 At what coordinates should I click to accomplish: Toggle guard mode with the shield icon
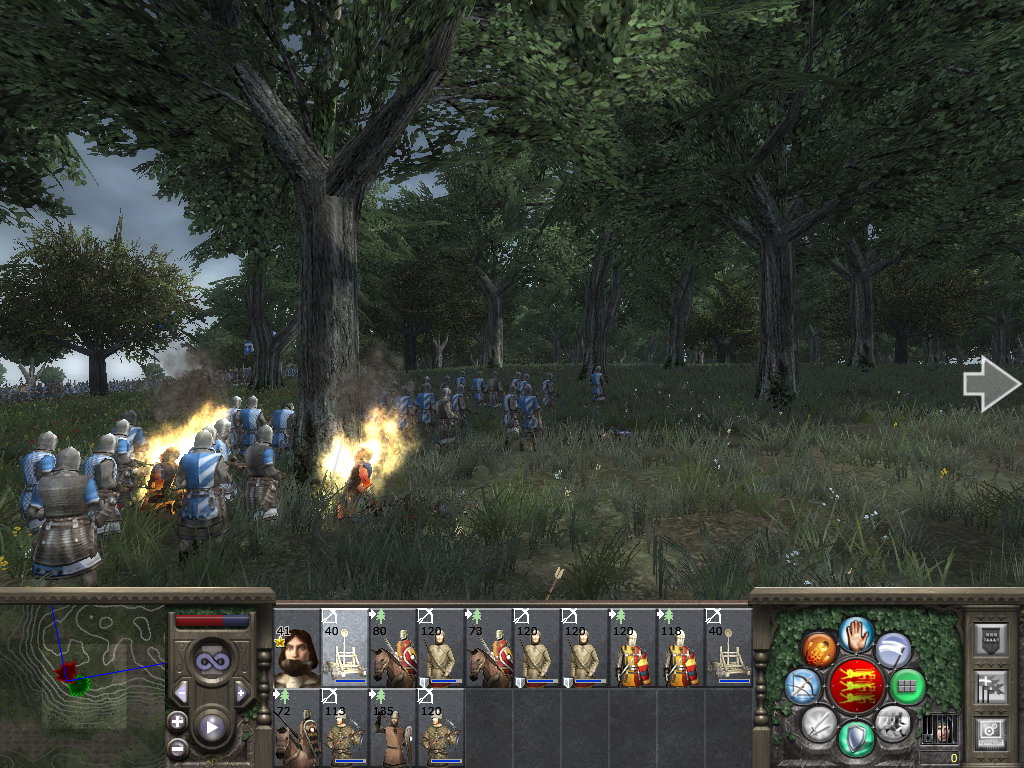point(856,739)
